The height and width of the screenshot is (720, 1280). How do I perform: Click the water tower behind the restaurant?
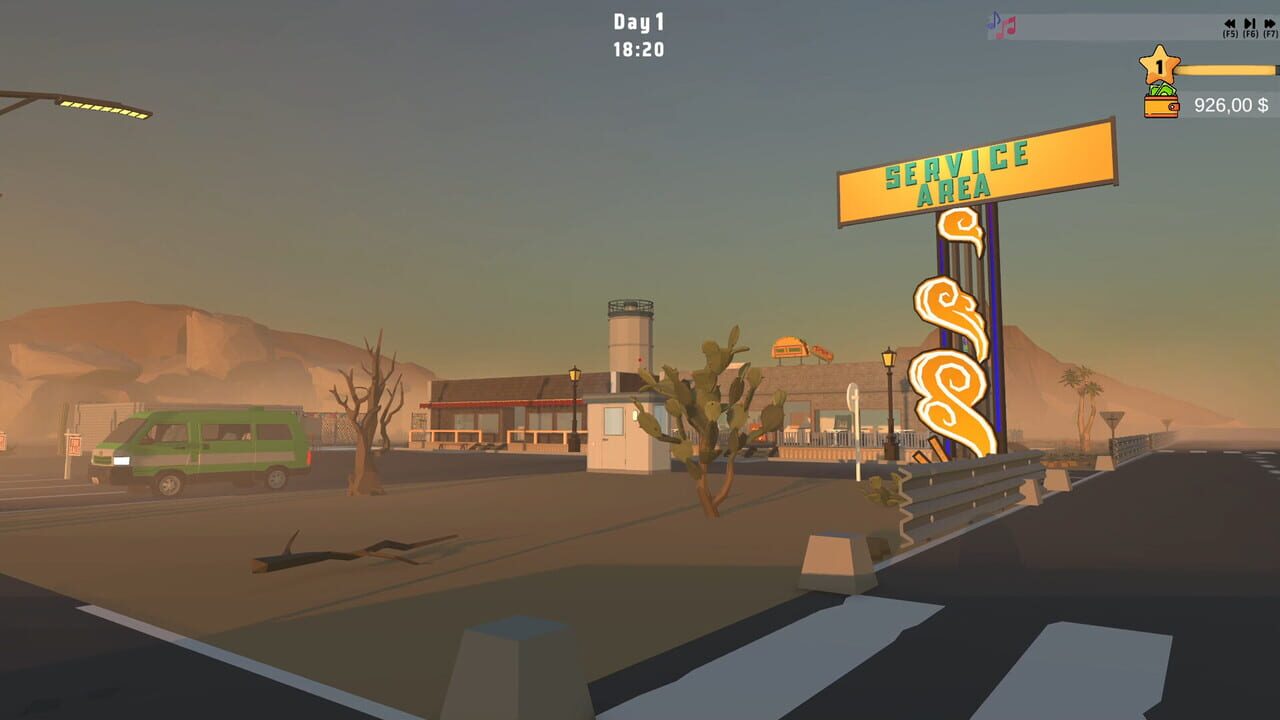630,335
